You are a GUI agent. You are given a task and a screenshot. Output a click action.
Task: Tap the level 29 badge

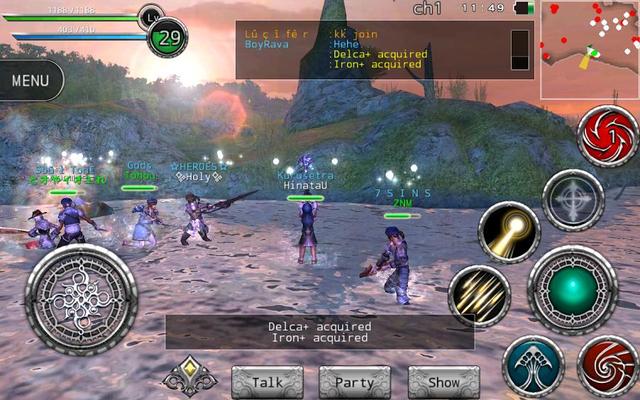point(166,37)
